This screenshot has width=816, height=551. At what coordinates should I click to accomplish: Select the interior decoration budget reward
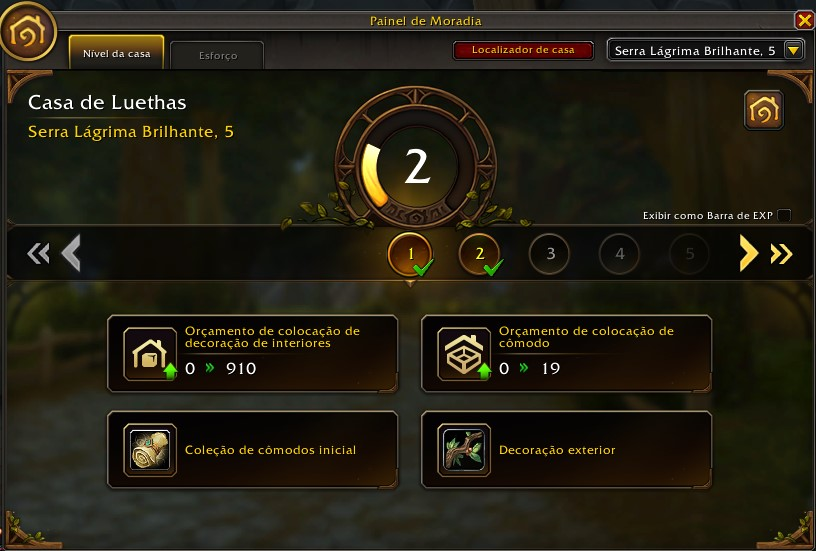[x=252, y=350]
